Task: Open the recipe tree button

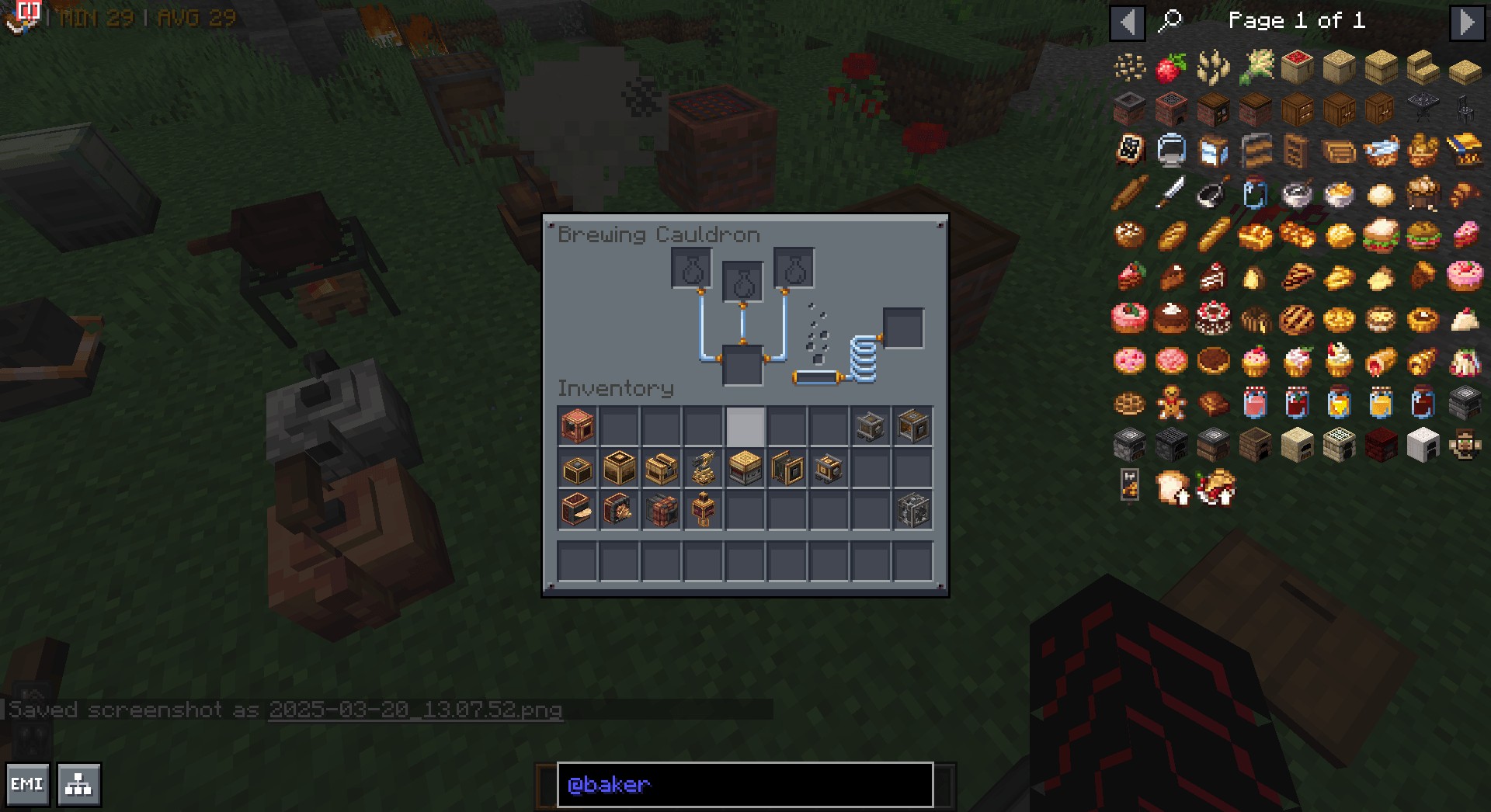Action: (x=78, y=784)
